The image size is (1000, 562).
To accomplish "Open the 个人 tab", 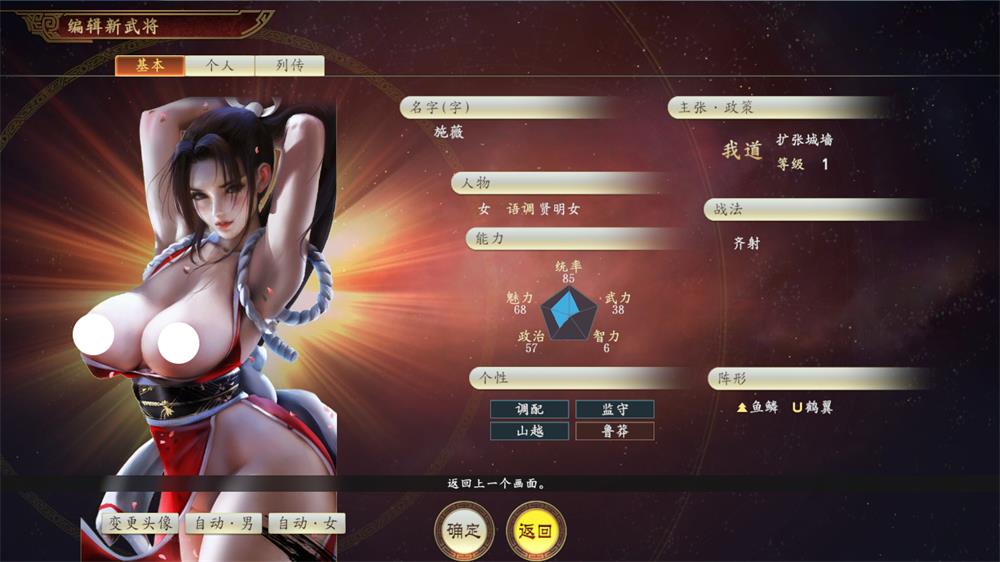I will pyautogui.click(x=220, y=66).
